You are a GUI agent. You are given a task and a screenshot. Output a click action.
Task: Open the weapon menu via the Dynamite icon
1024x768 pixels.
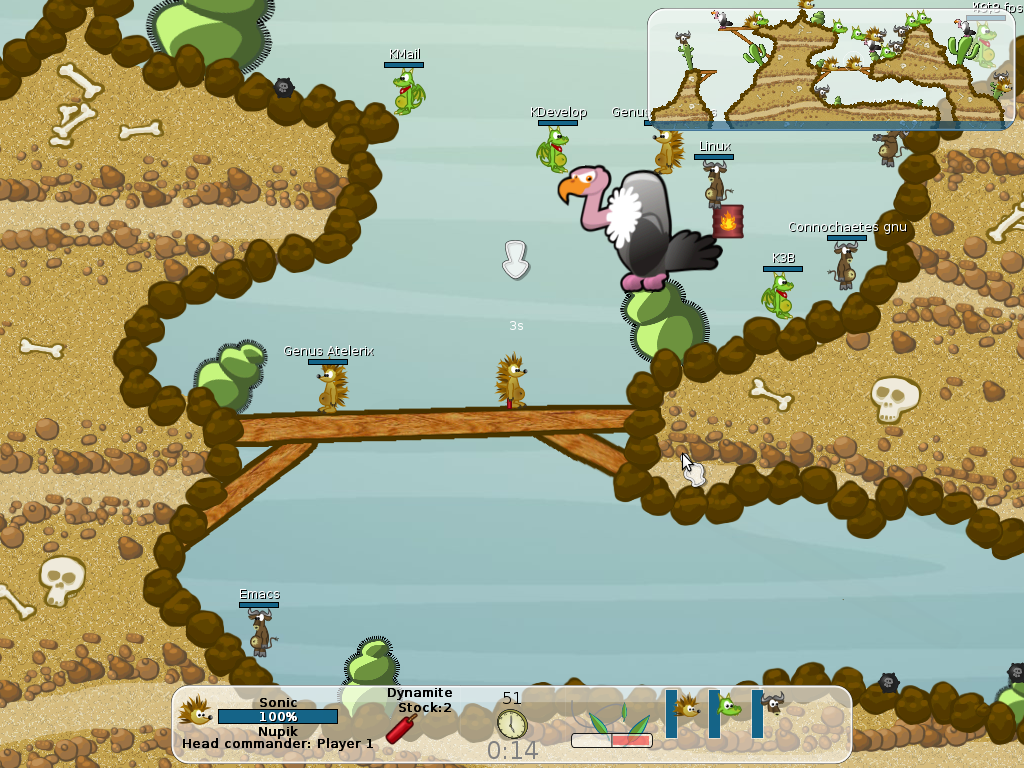click(x=401, y=728)
